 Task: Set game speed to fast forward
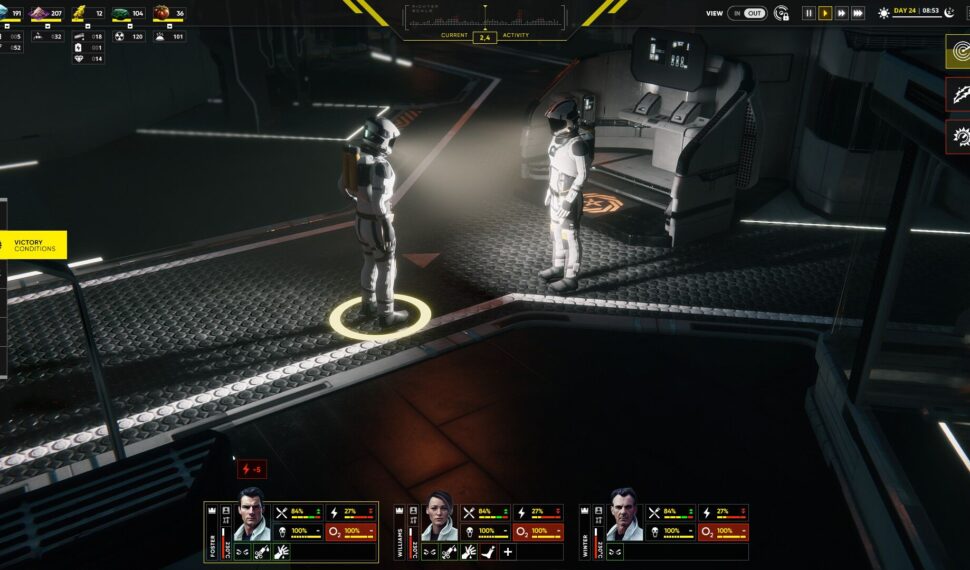(x=842, y=13)
